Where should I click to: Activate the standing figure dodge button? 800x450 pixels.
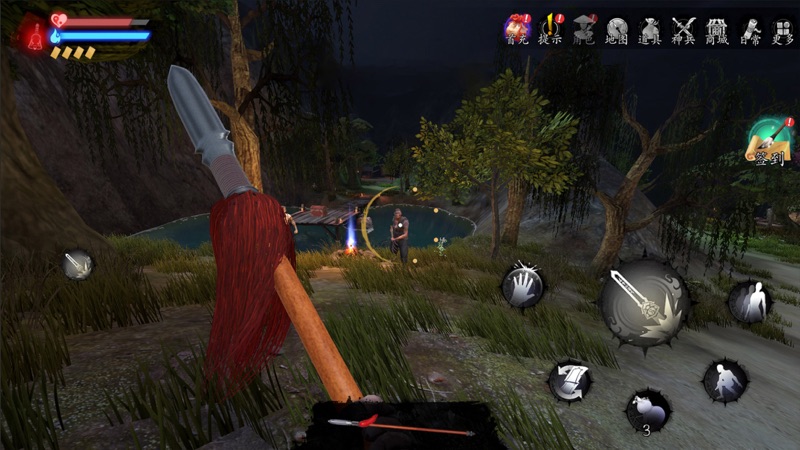(749, 301)
